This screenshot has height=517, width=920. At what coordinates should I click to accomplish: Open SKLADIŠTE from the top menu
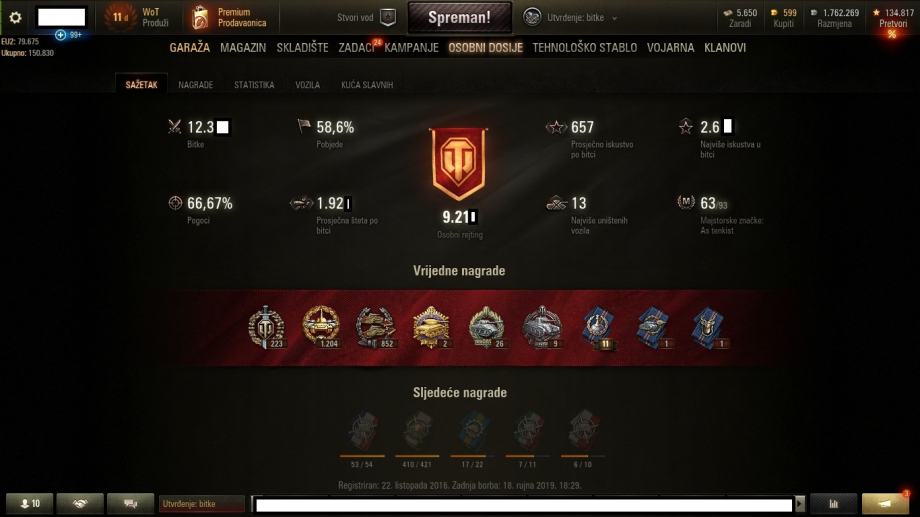303,47
